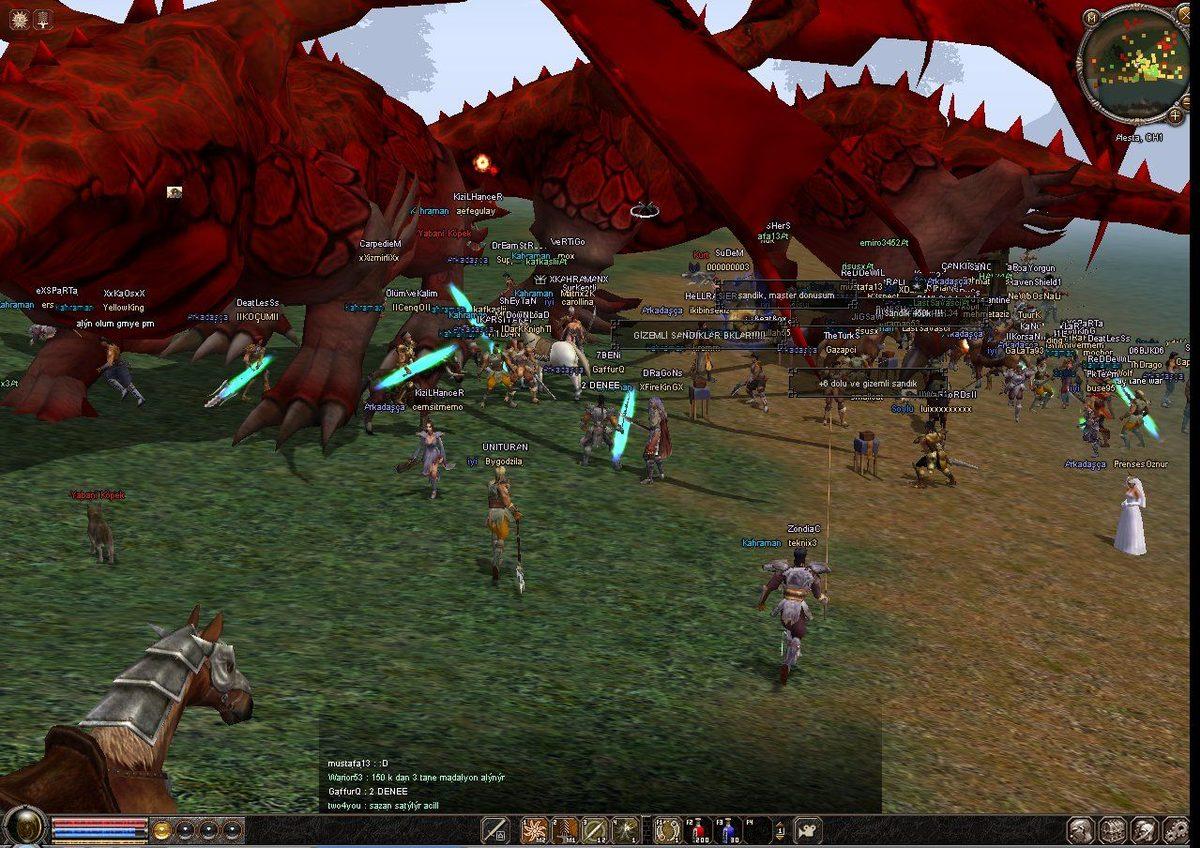Cast the white starburst skill in slot 4
Viewport: 1200px width, 848px height.
tap(626, 830)
